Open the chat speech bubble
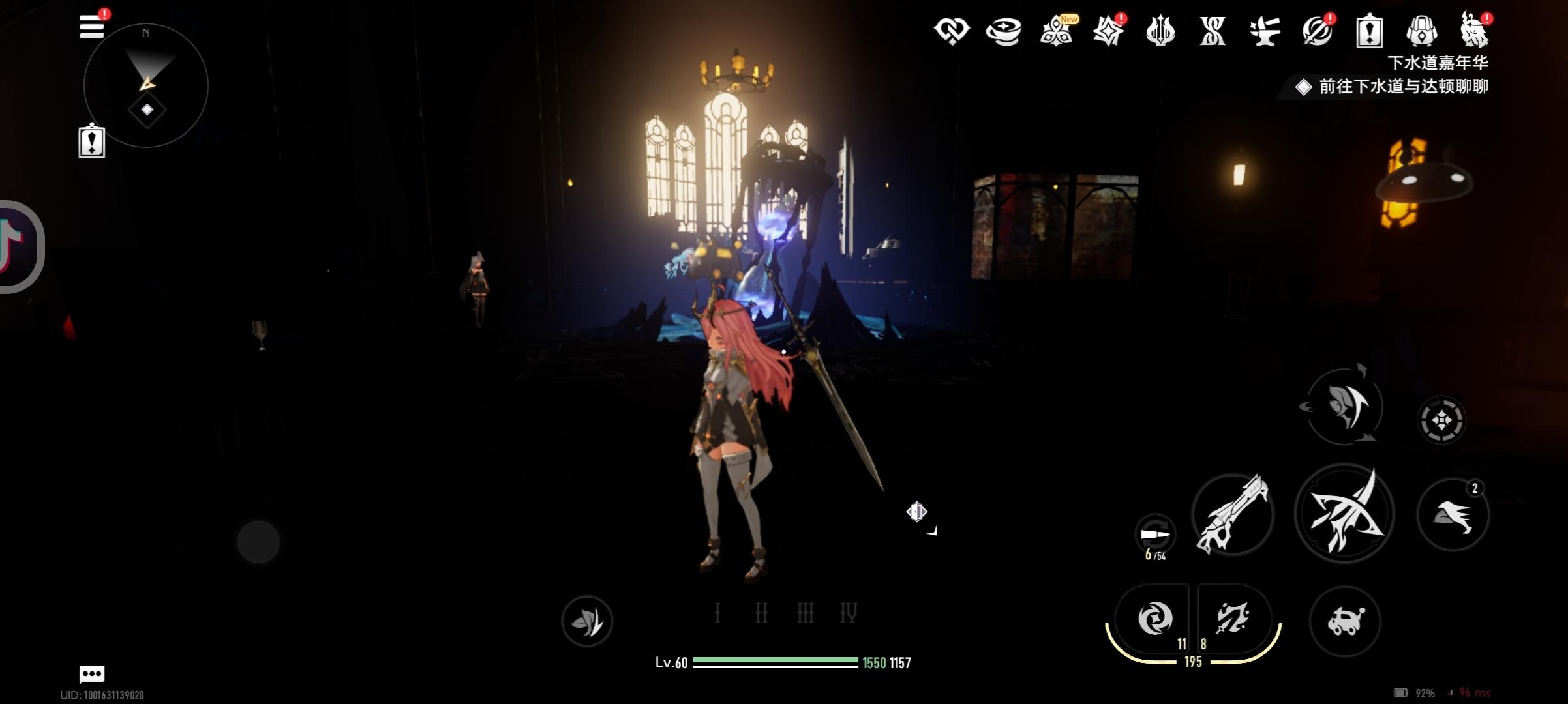The height and width of the screenshot is (704, 1568). point(92,673)
